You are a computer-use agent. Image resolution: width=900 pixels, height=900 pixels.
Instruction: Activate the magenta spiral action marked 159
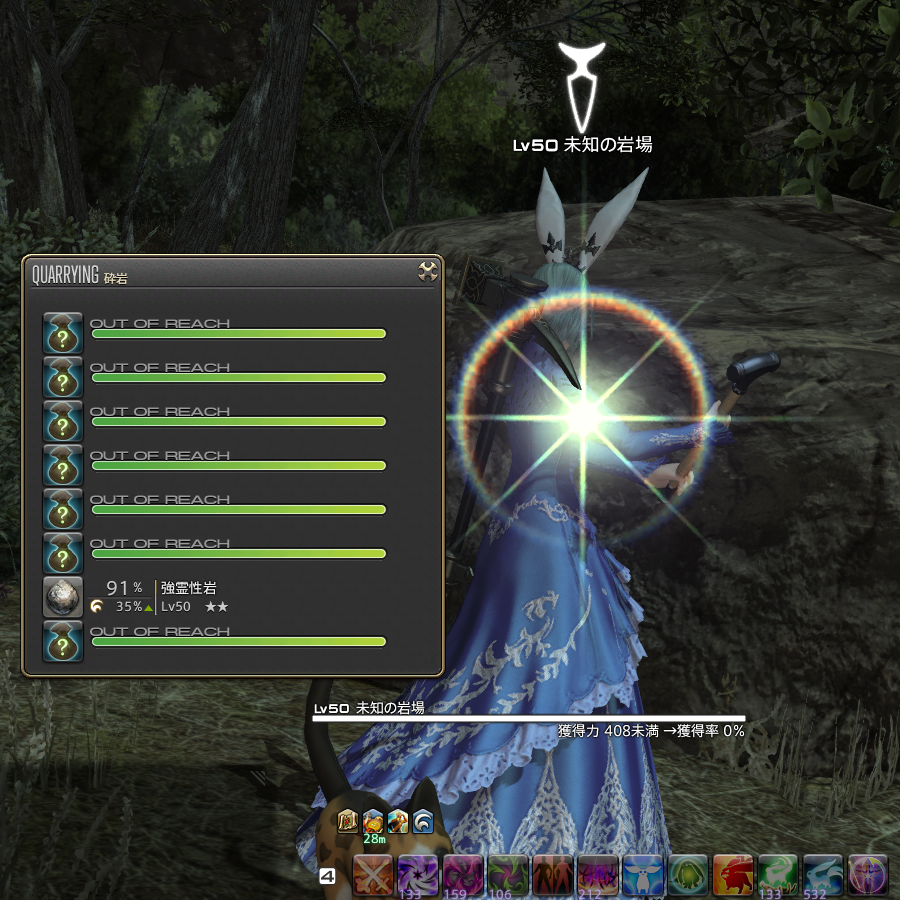point(462,875)
